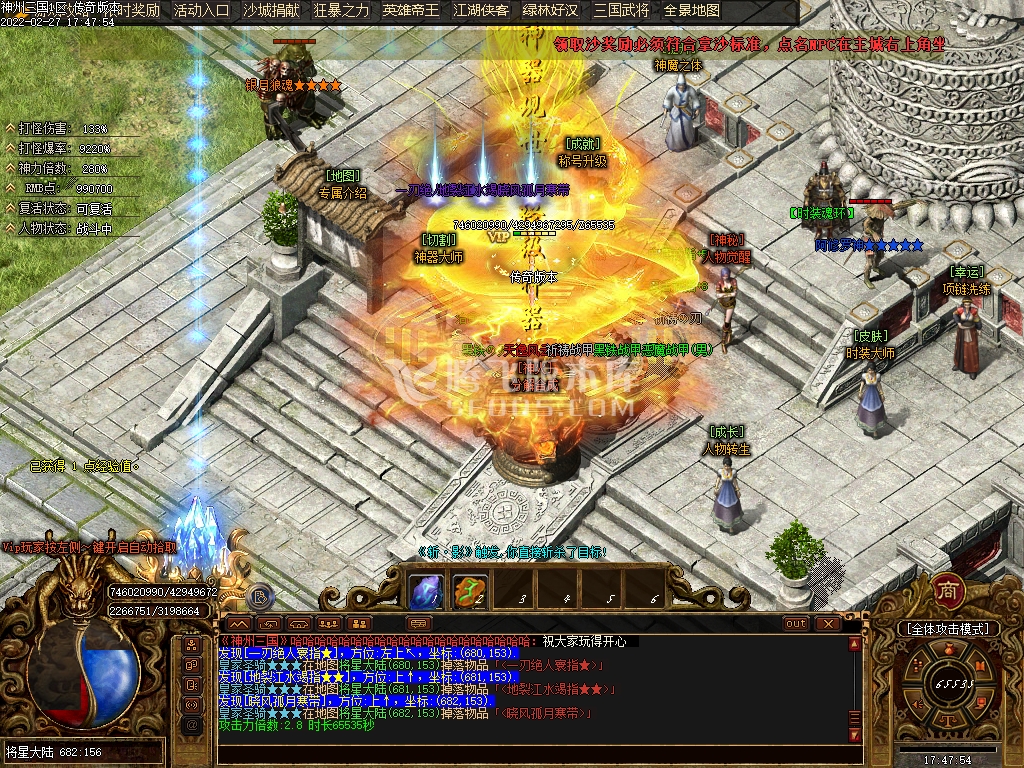This screenshot has width=1024, height=768.
Task: Open the 三国武将 menu
Action: point(621,11)
